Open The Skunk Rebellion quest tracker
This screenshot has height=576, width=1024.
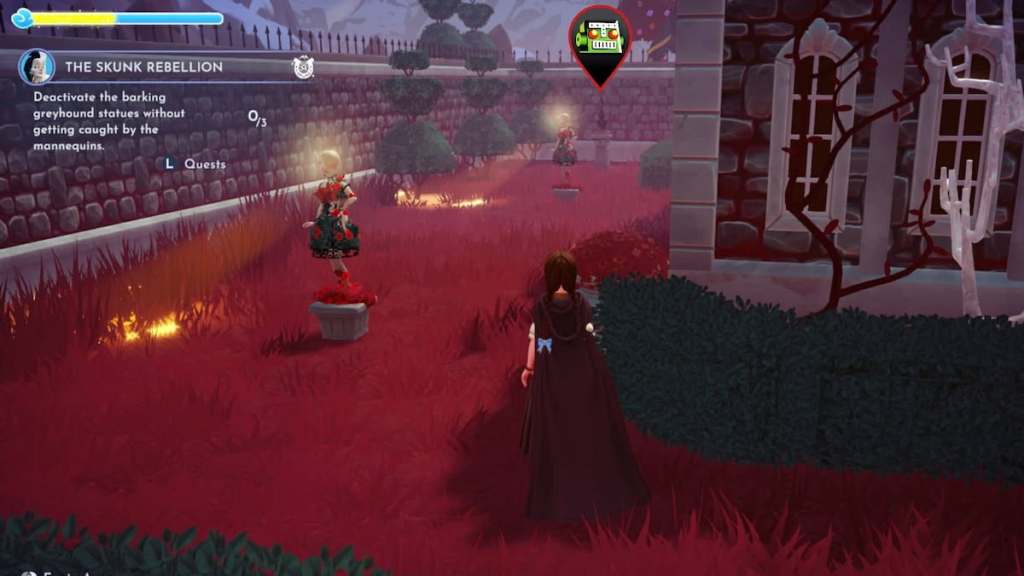144,67
